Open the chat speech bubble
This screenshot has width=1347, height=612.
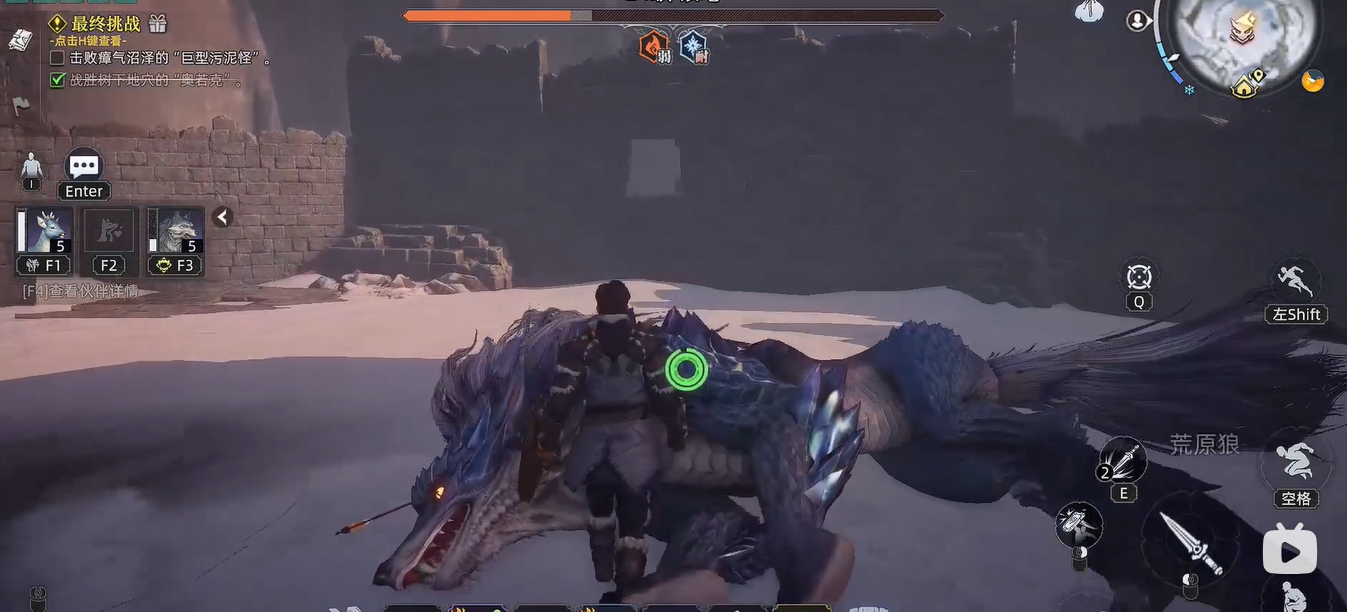84,166
